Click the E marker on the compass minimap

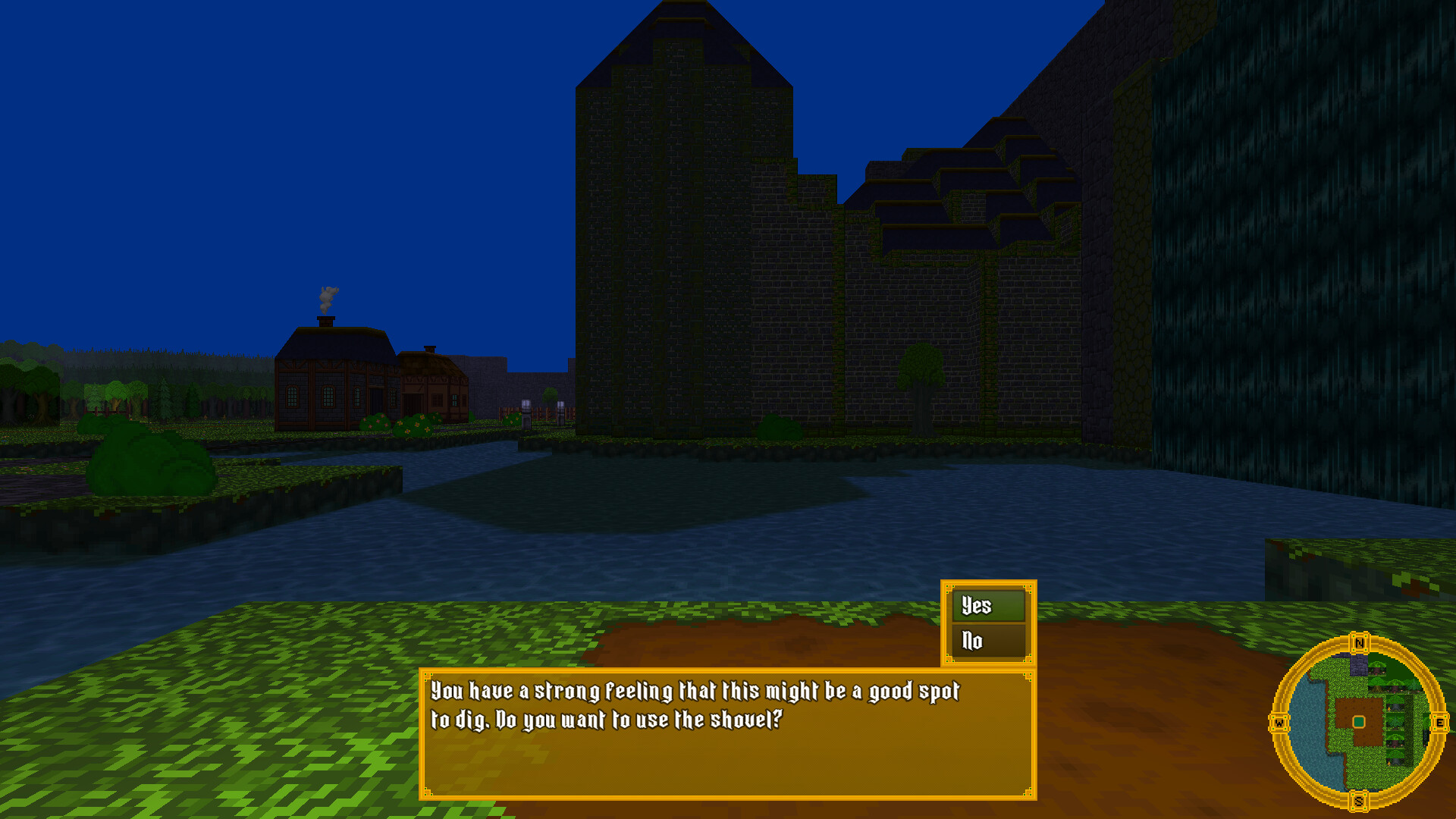point(1440,722)
